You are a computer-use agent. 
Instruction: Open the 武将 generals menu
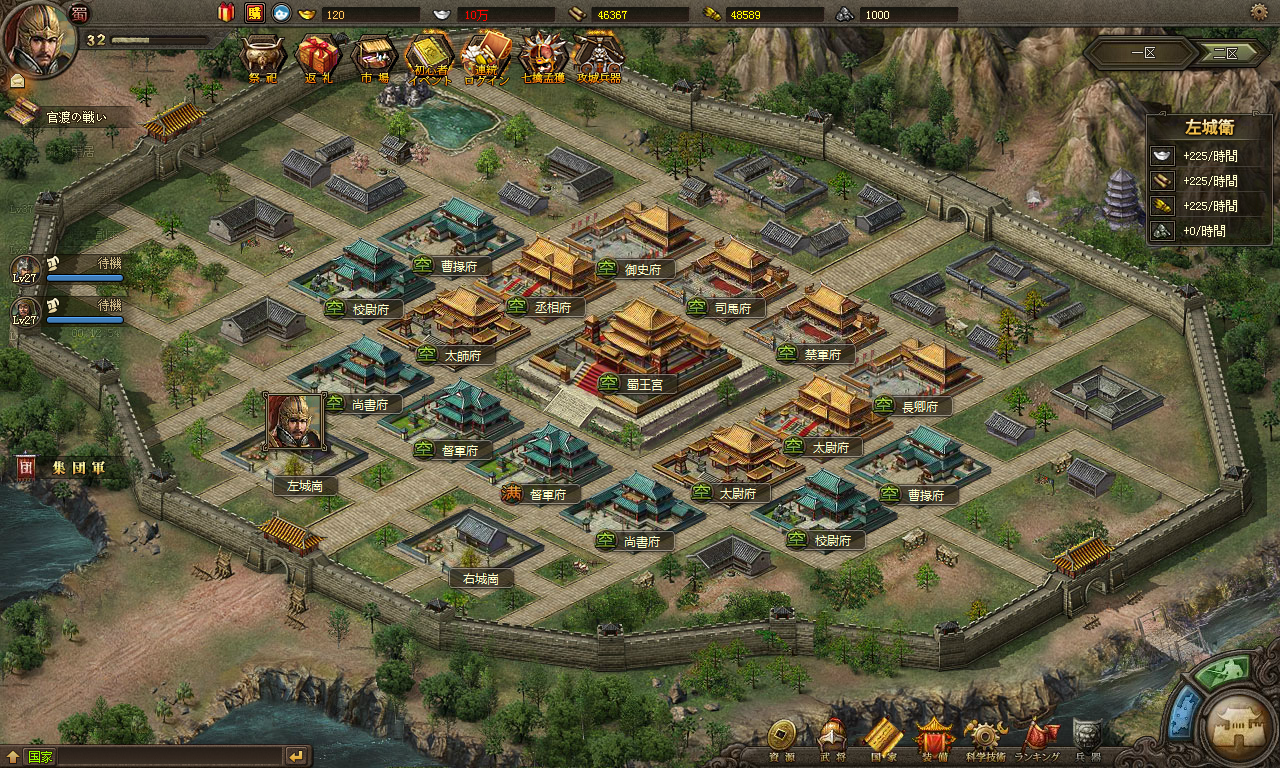[832, 738]
